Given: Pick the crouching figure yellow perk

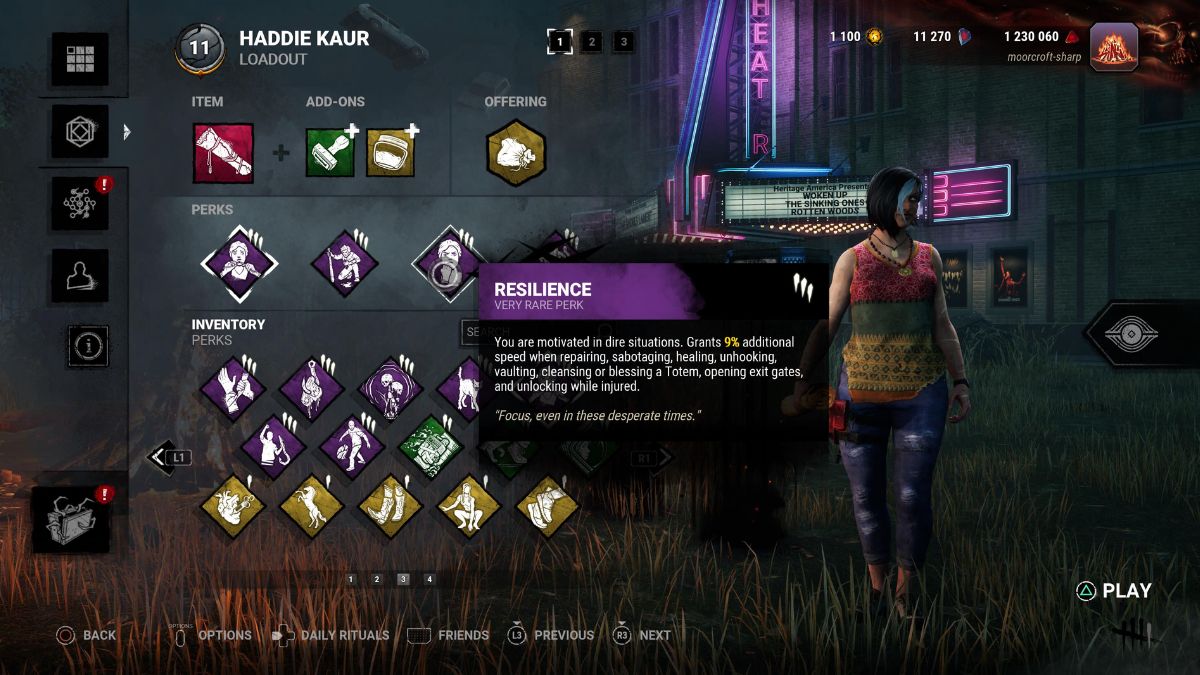Looking at the screenshot, I should click(469, 506).
